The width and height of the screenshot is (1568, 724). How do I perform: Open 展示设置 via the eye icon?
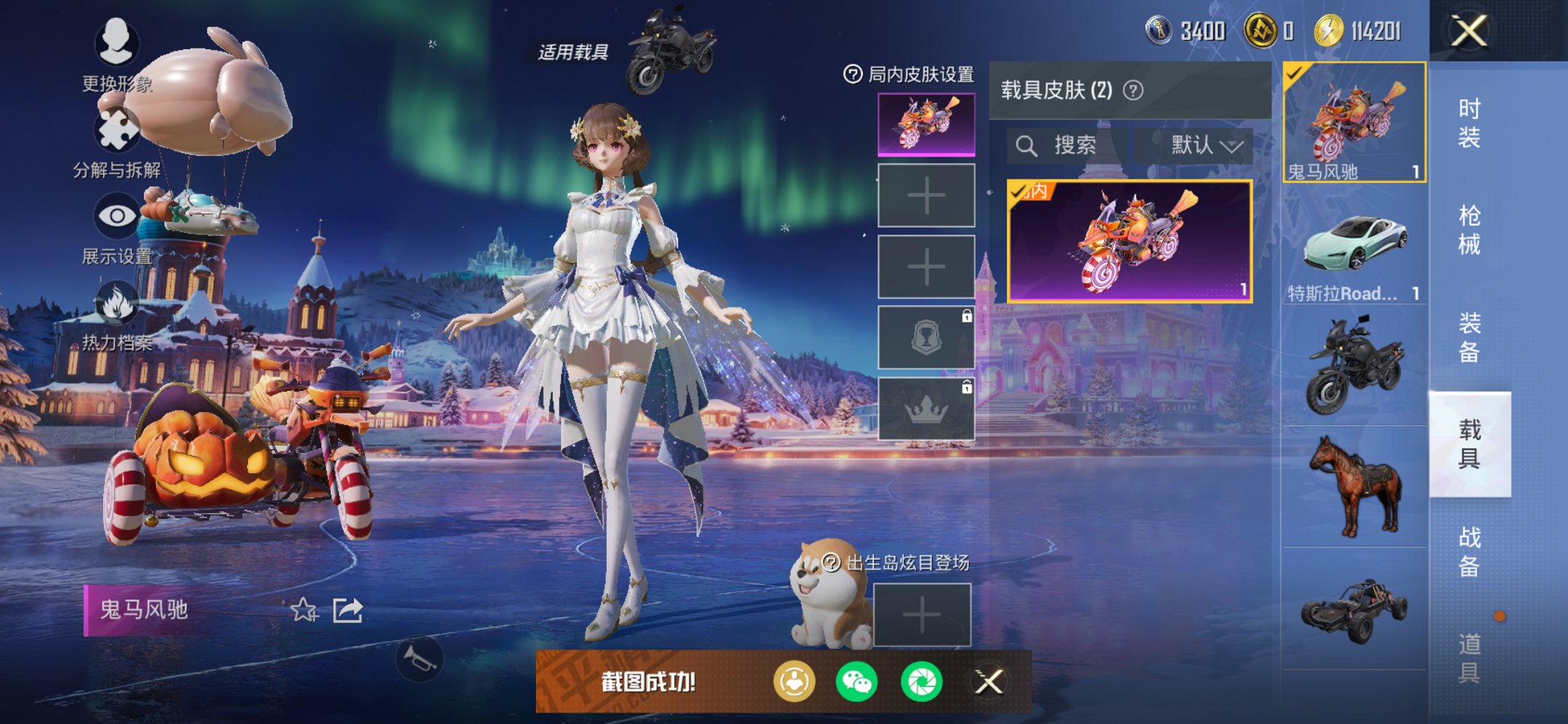tap(119, 215)
